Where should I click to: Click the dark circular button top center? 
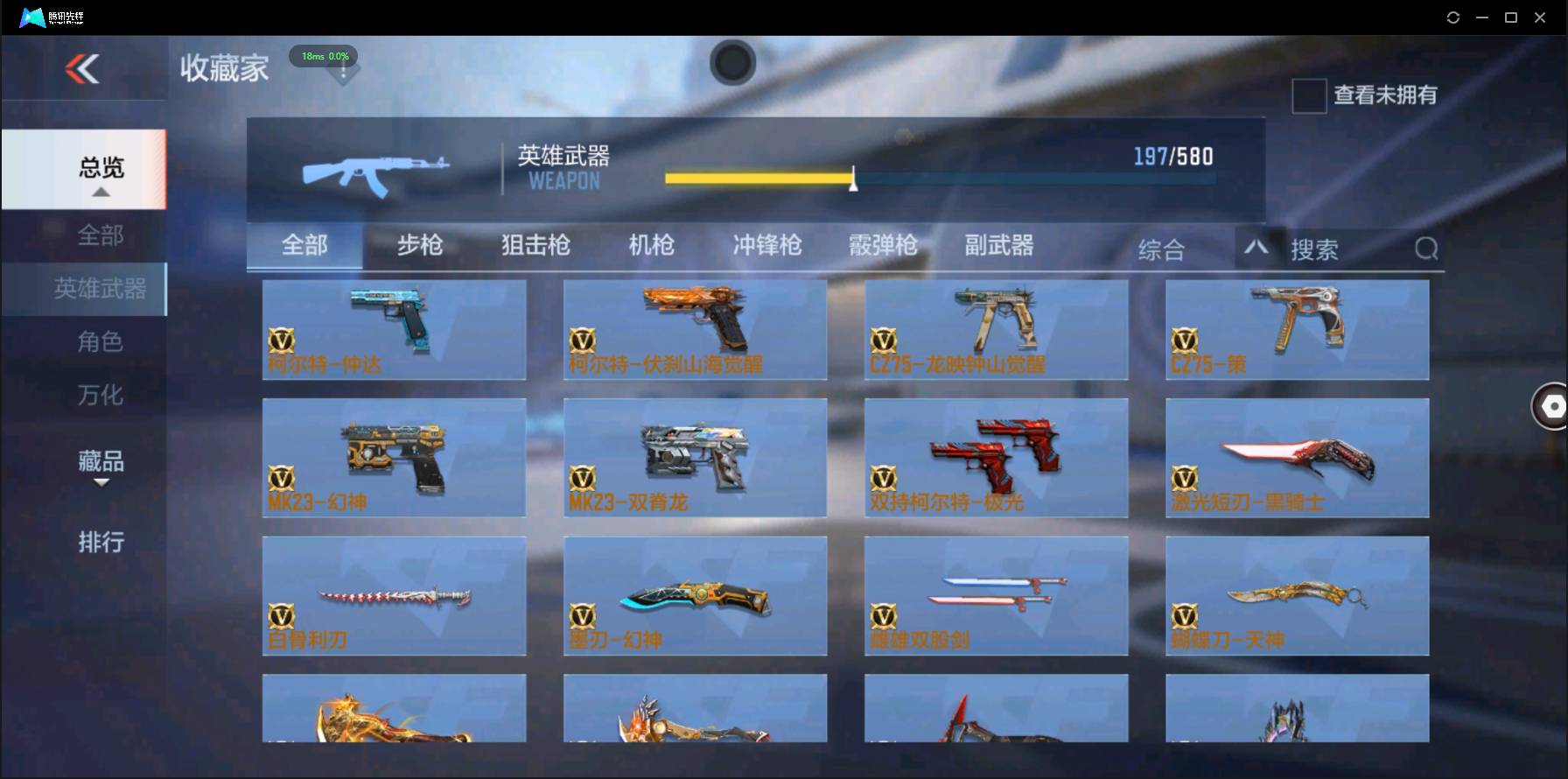point(733,63)
